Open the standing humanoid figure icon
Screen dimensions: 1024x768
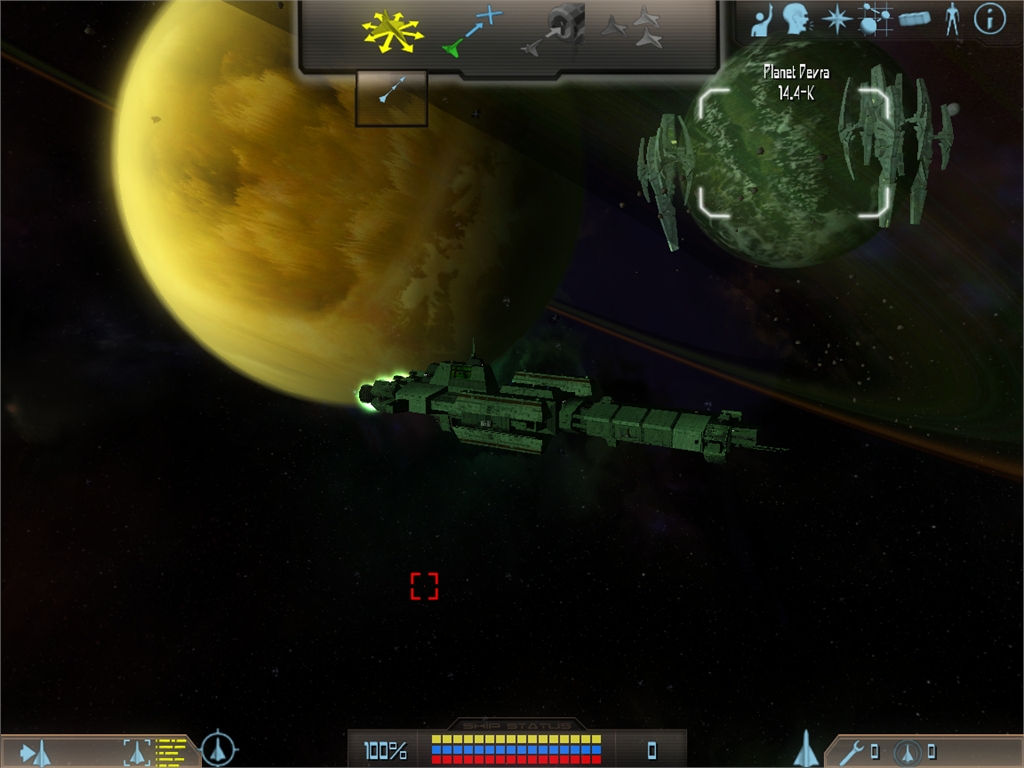952,19
